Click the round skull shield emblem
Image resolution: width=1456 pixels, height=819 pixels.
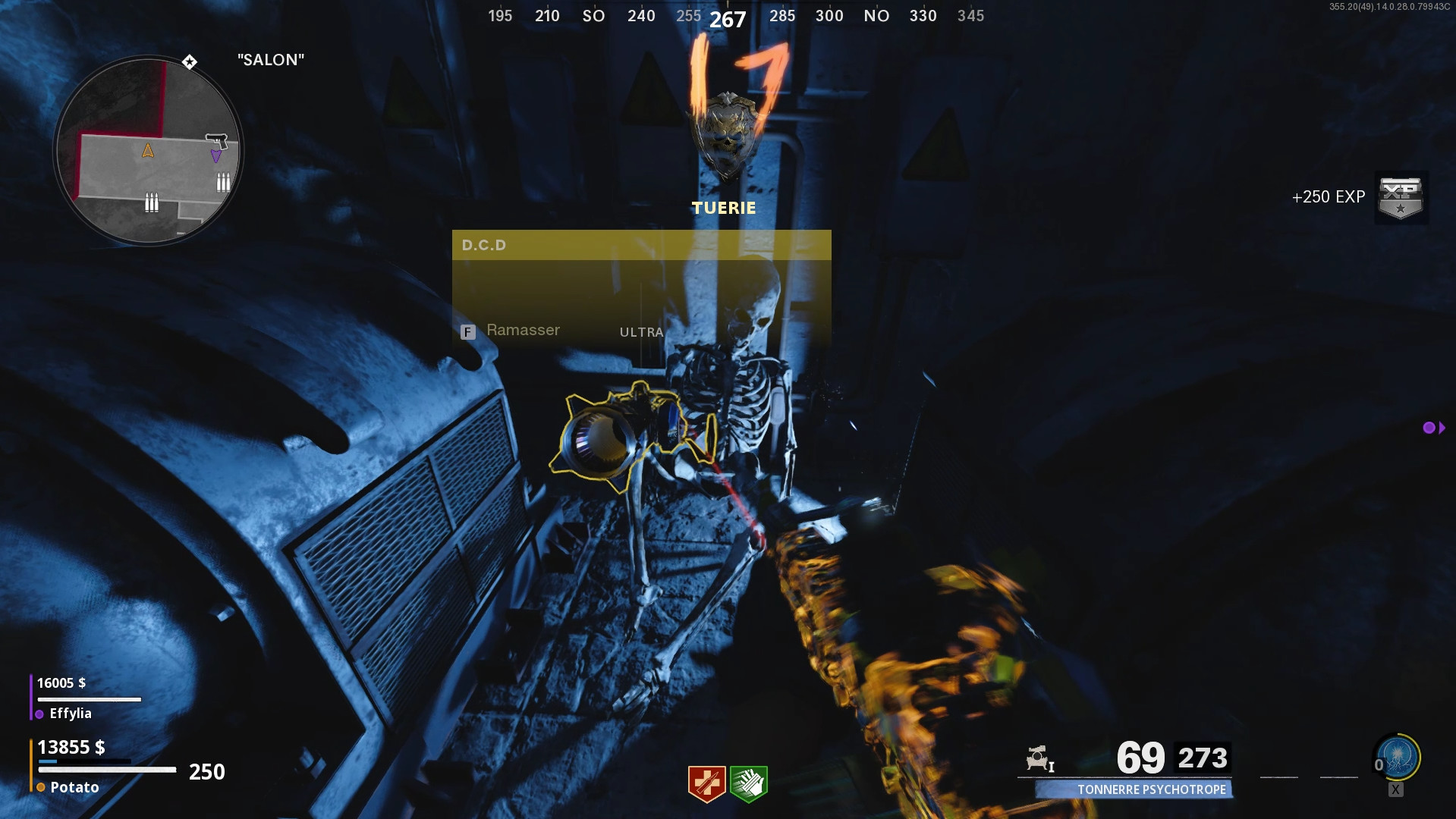(x=726, y=135)
